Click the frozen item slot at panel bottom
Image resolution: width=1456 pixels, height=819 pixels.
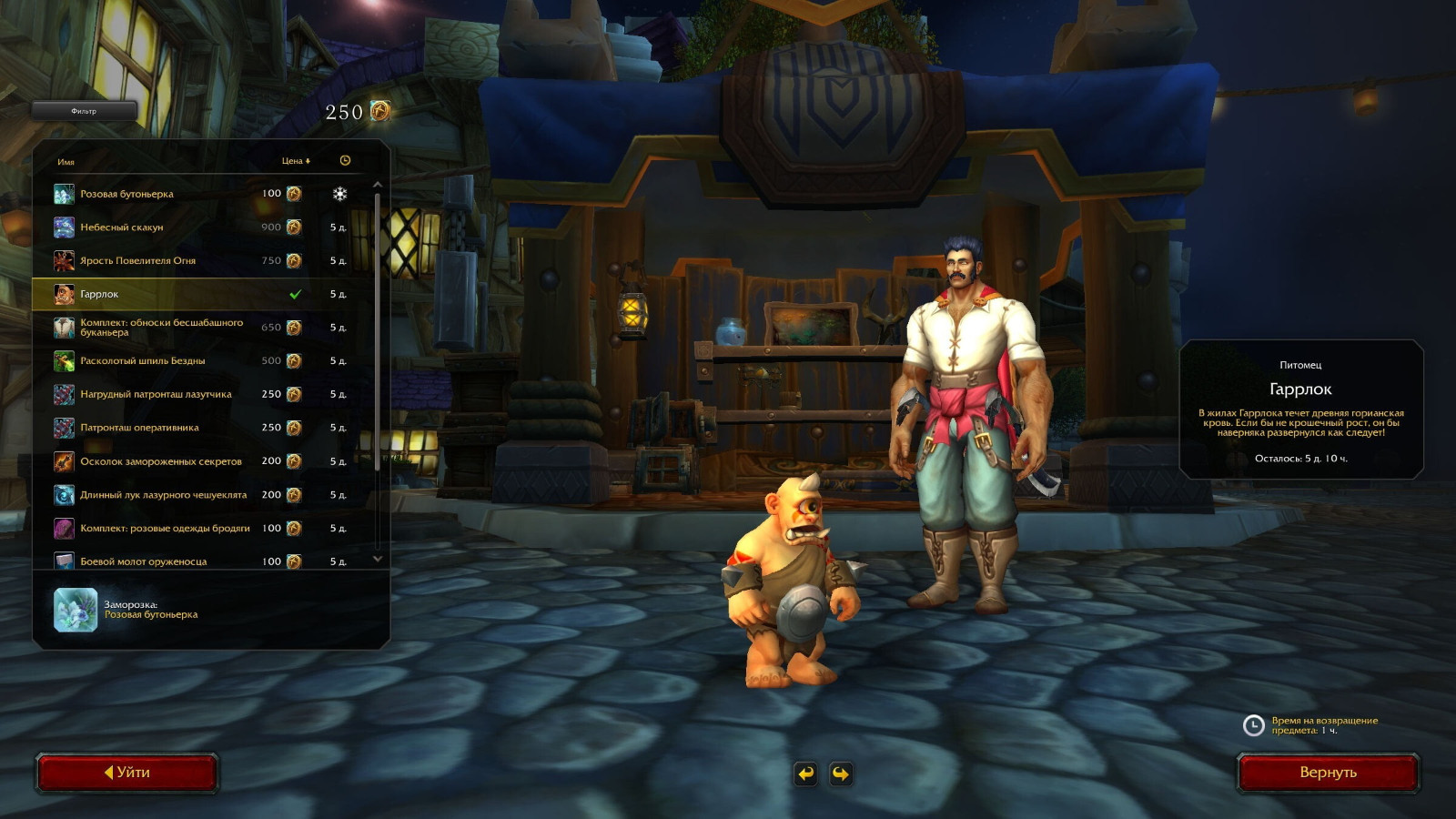click(x=76, y=610)
